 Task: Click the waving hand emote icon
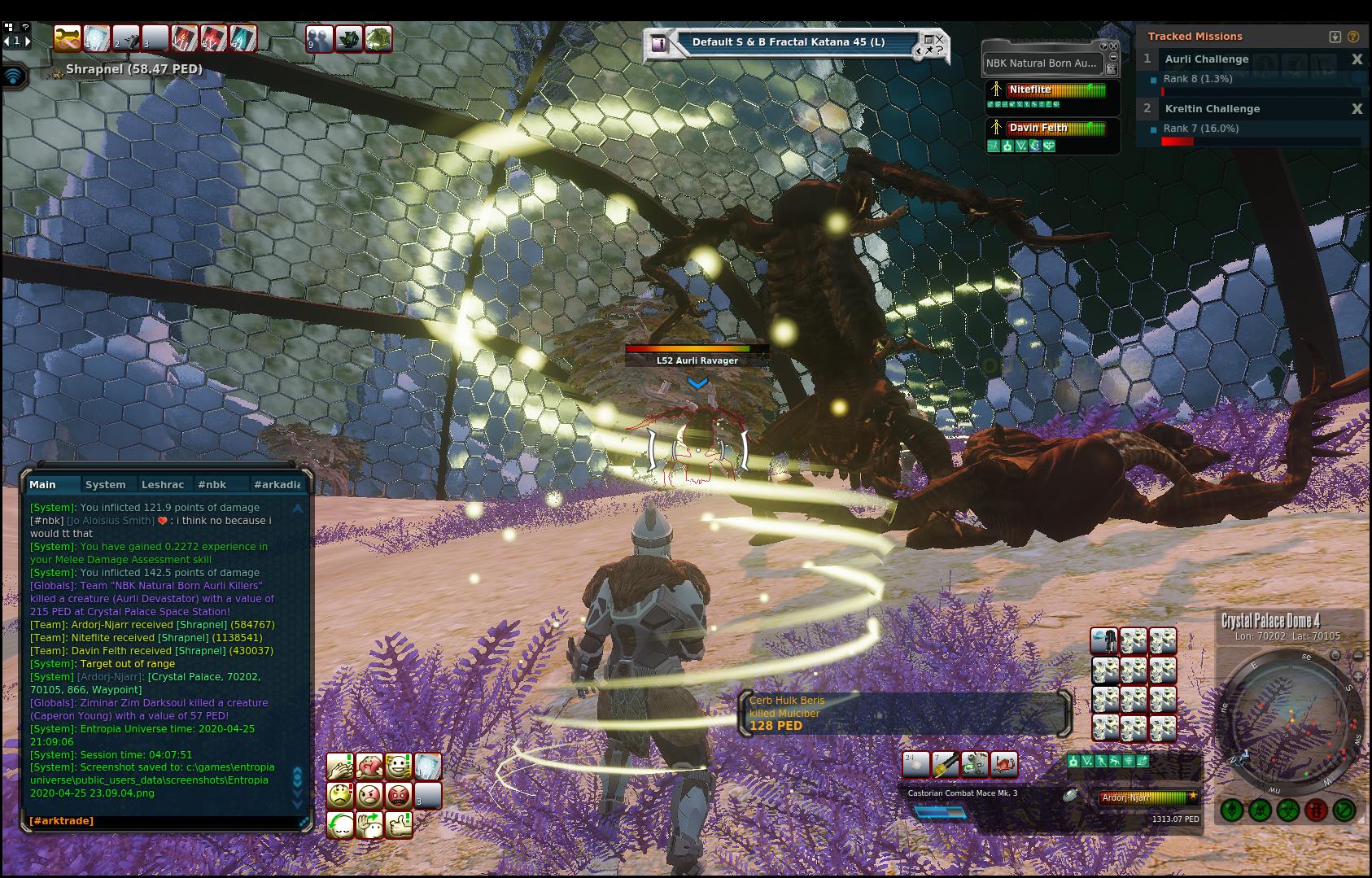(x=370, y=825)
